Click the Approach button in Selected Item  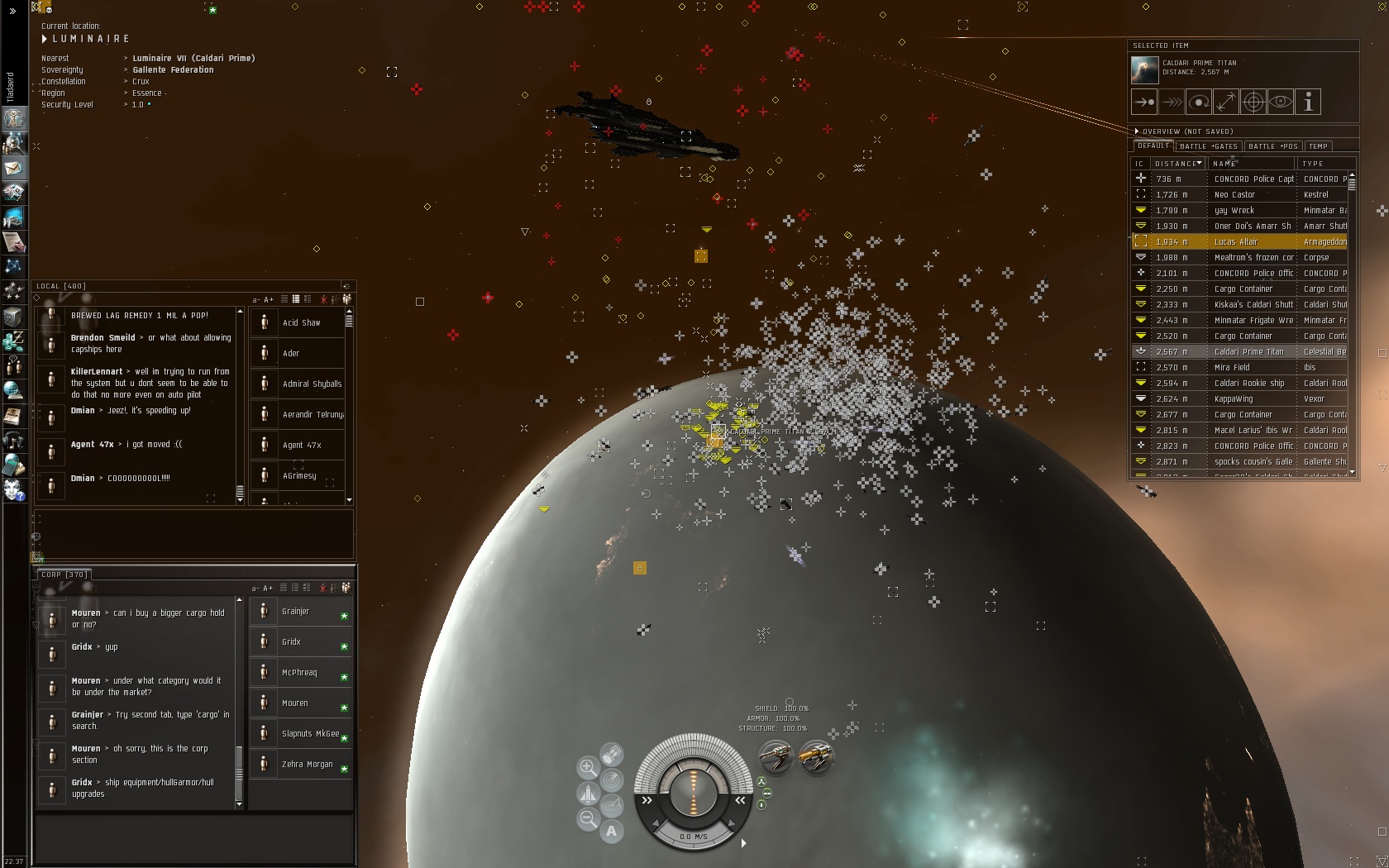click(x=1144, y=103)
